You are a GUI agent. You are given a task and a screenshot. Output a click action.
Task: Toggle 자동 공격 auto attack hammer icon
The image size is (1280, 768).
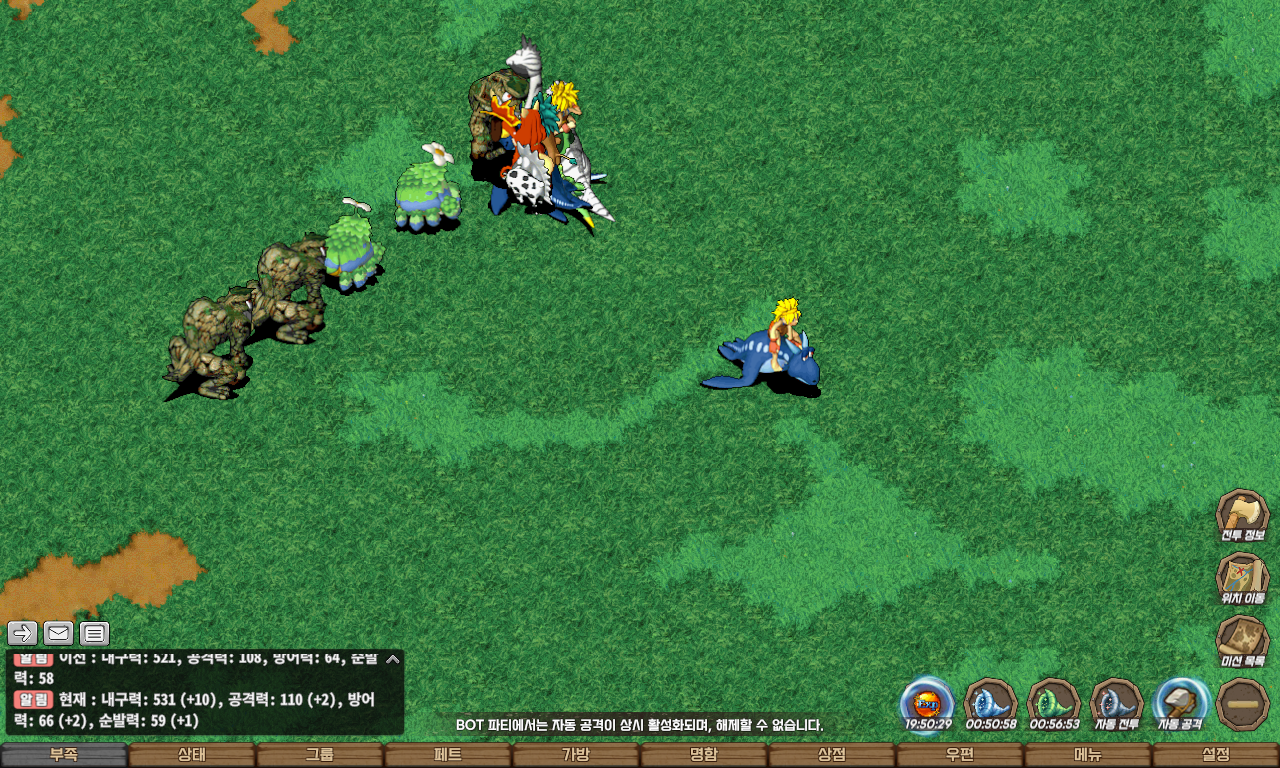click(x=1180, y=703)
